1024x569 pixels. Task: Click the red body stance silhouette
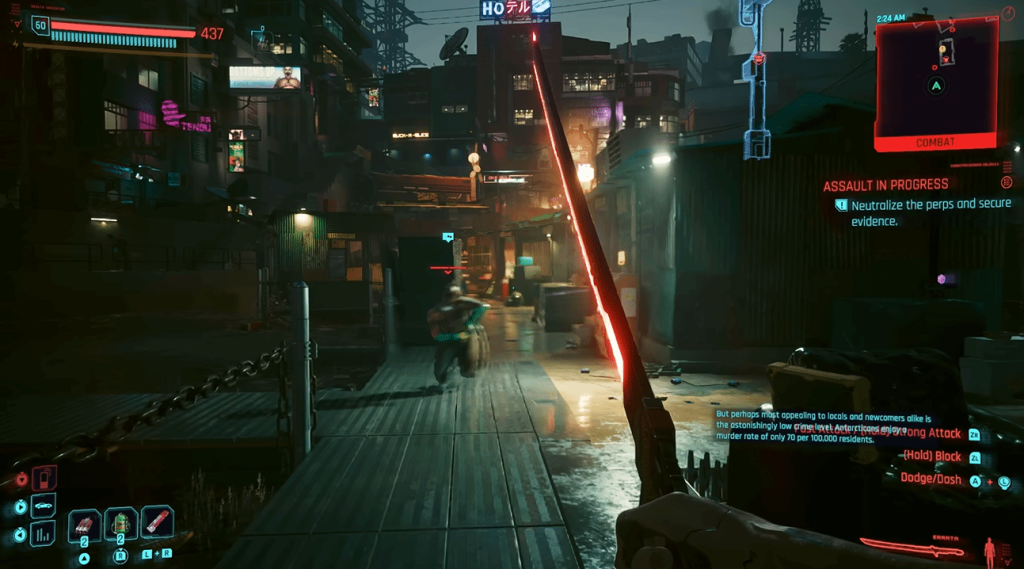(x=990, y=549)
